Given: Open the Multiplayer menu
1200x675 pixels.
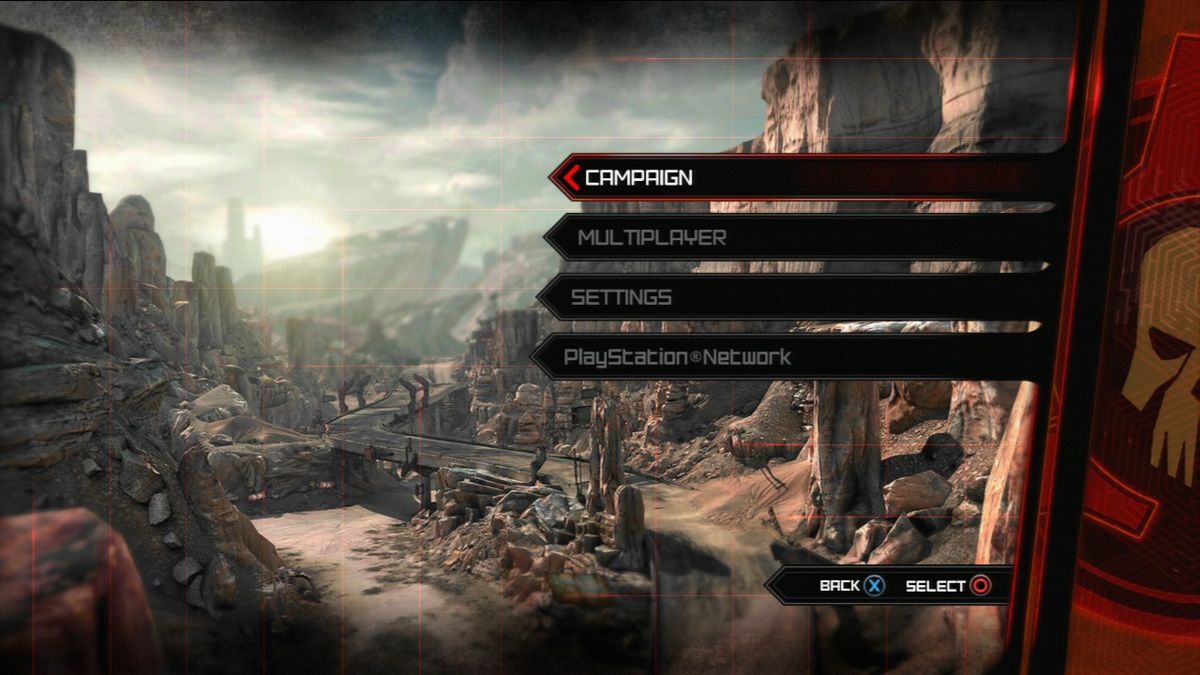Looking at the screenshot, I should click(x=652, y=238).
